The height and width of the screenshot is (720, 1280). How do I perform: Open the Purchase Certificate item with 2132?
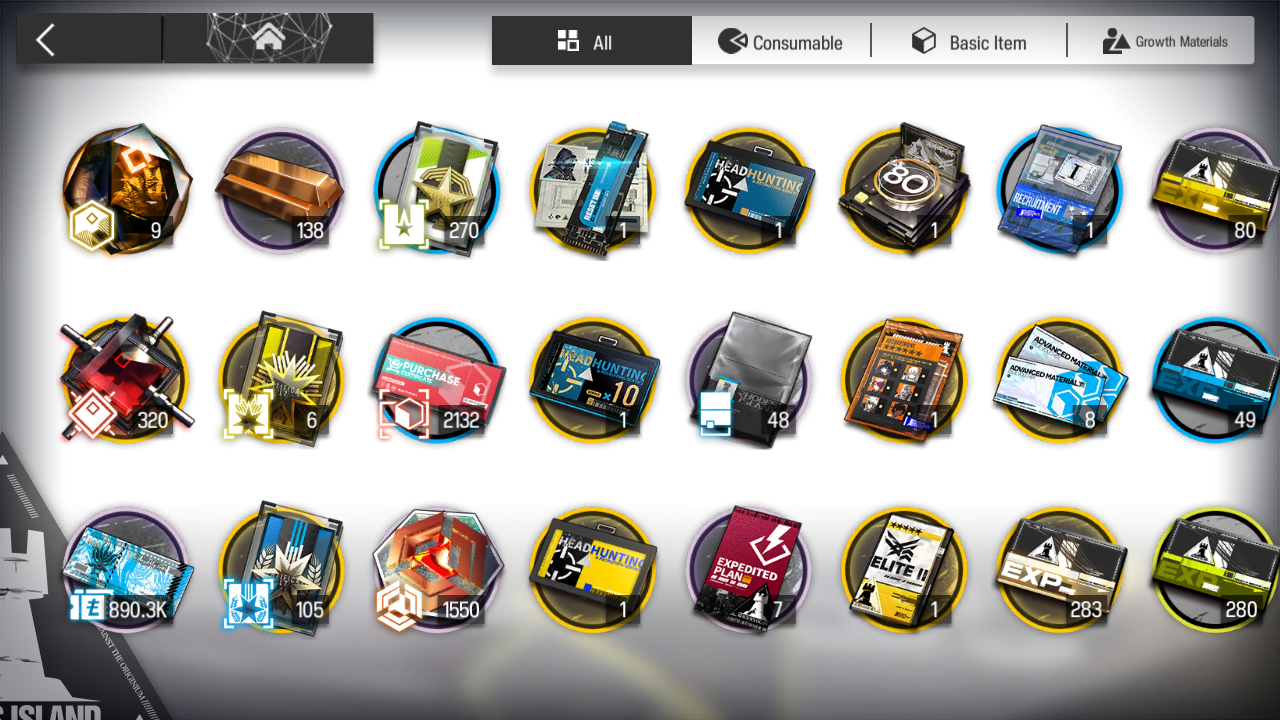pos(437,380)
